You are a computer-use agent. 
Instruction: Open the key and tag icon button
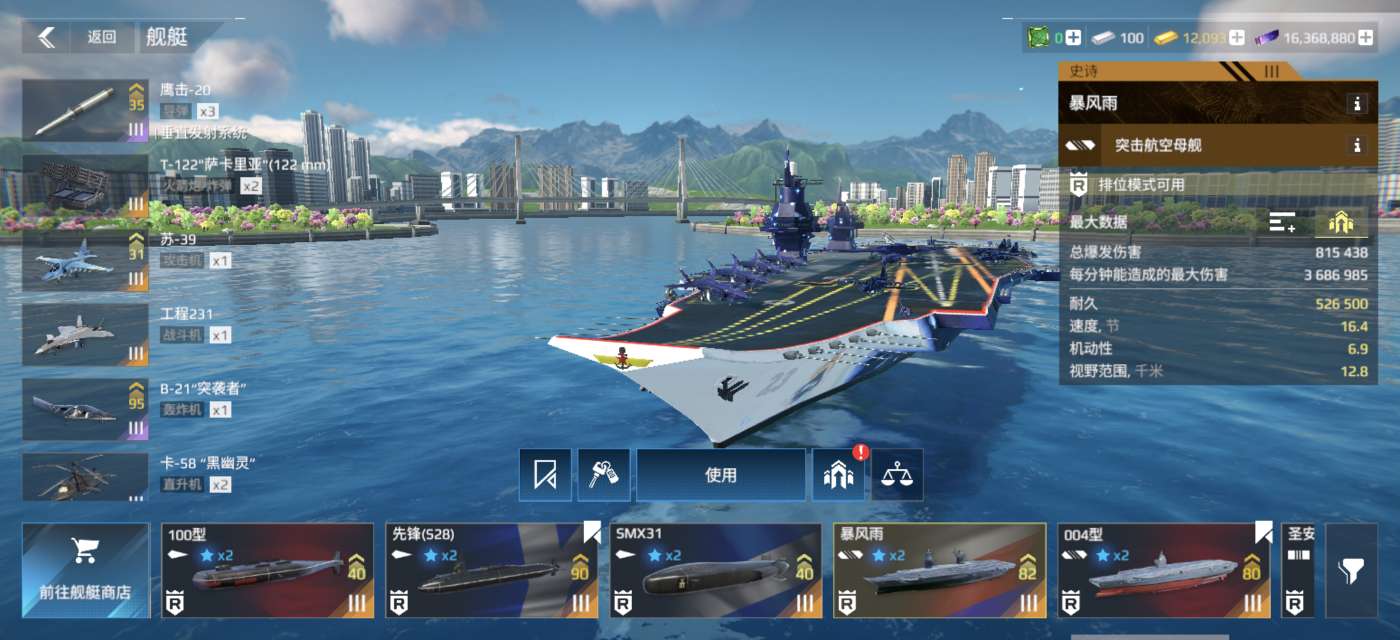click(x=604, y=475)
